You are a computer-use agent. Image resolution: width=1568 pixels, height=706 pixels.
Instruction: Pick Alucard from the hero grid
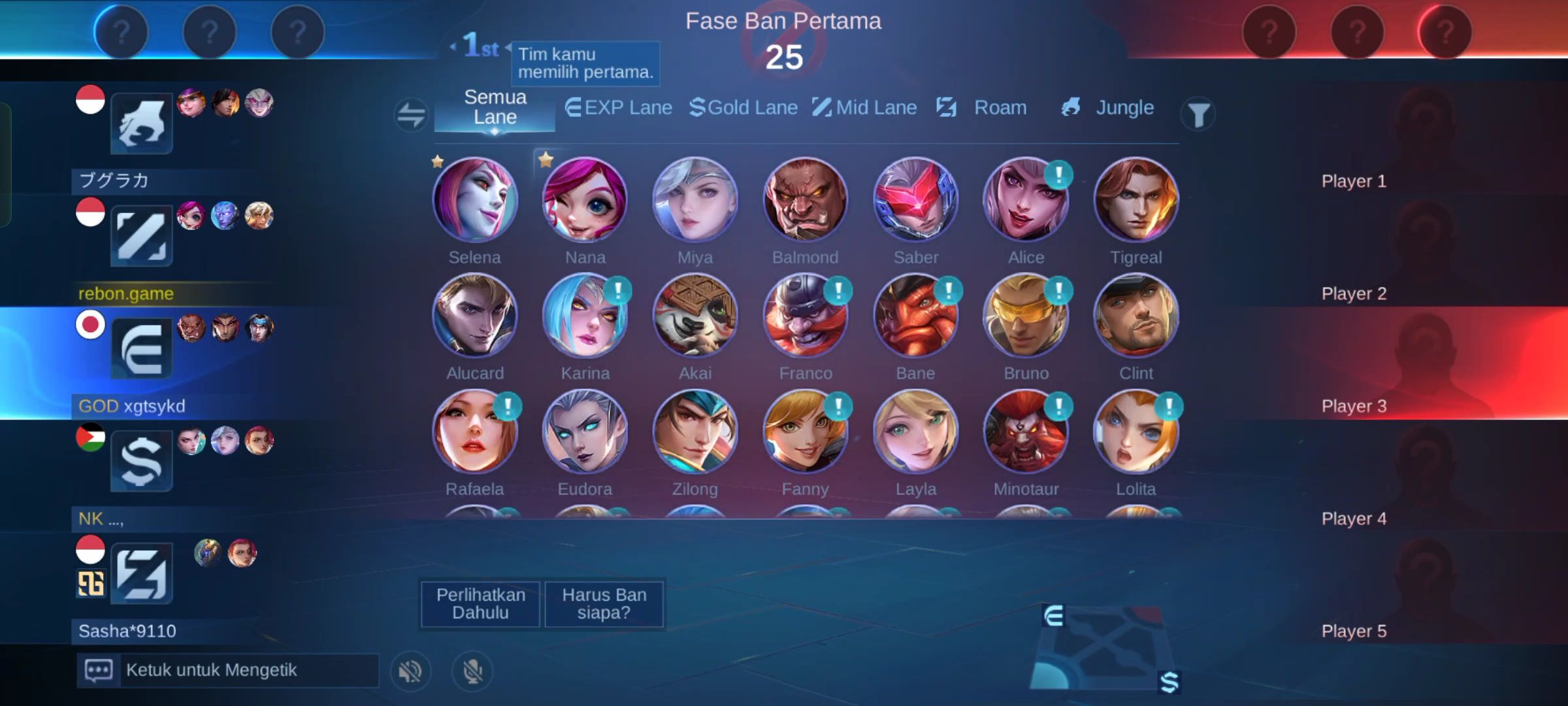click(x=475, y=316)
